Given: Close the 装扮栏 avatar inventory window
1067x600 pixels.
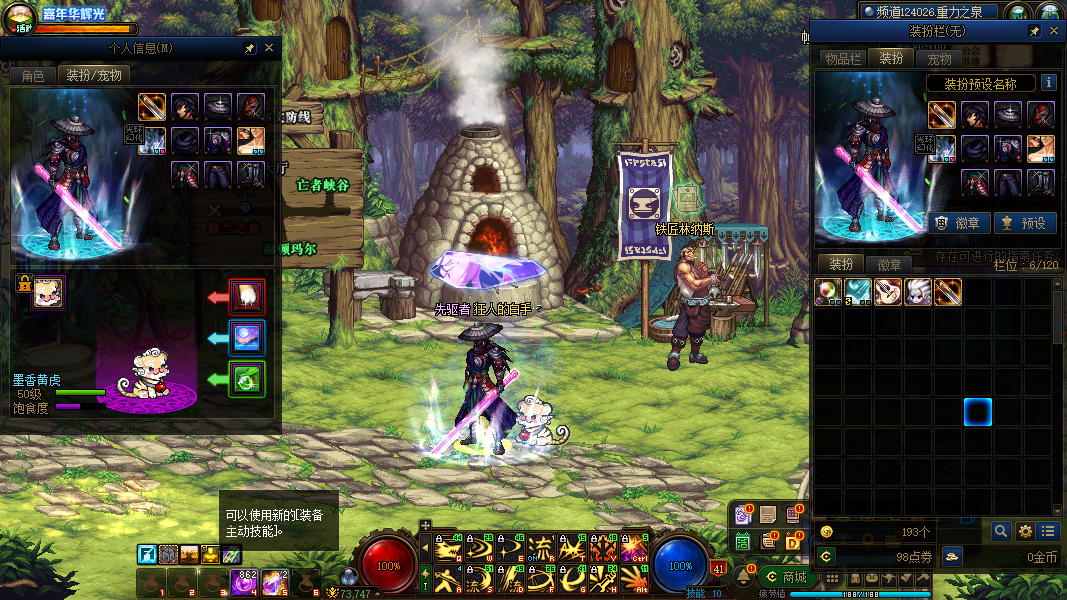Looking at the screenshot, I should [1054, 31].
